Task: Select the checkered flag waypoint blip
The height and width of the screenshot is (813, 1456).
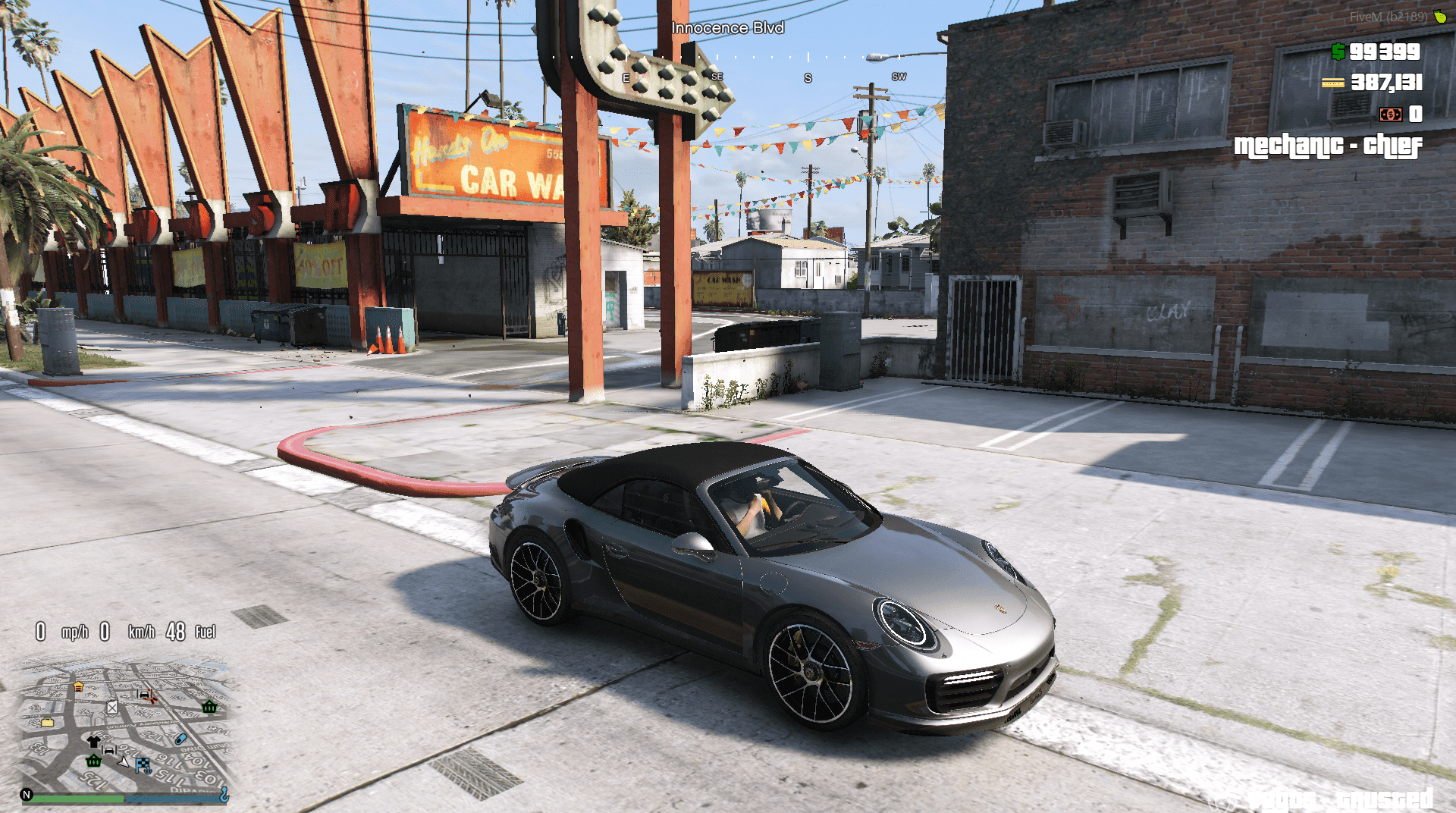Action: pyautogui.click(x=143, y=764)
